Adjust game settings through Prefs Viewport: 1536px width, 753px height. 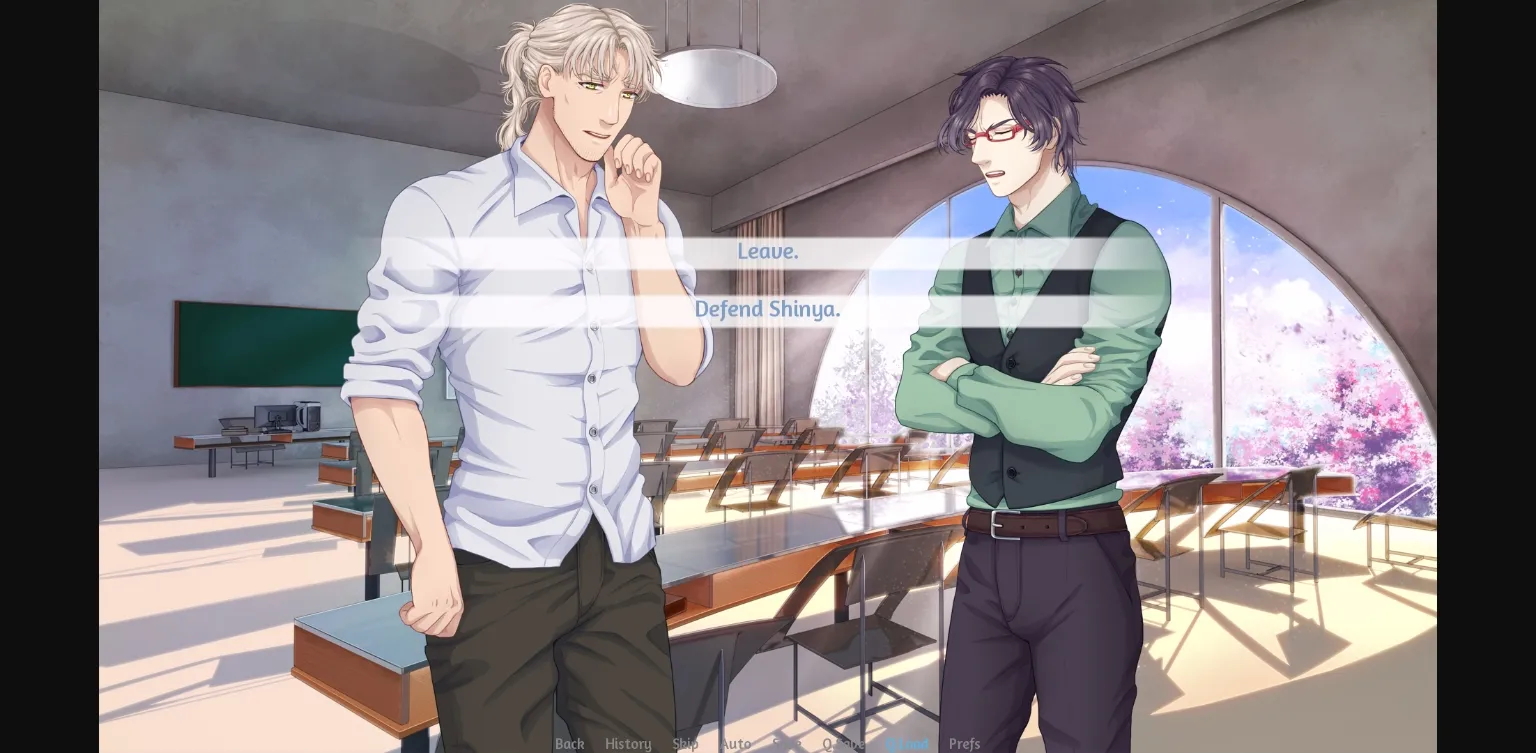[965, 744]
